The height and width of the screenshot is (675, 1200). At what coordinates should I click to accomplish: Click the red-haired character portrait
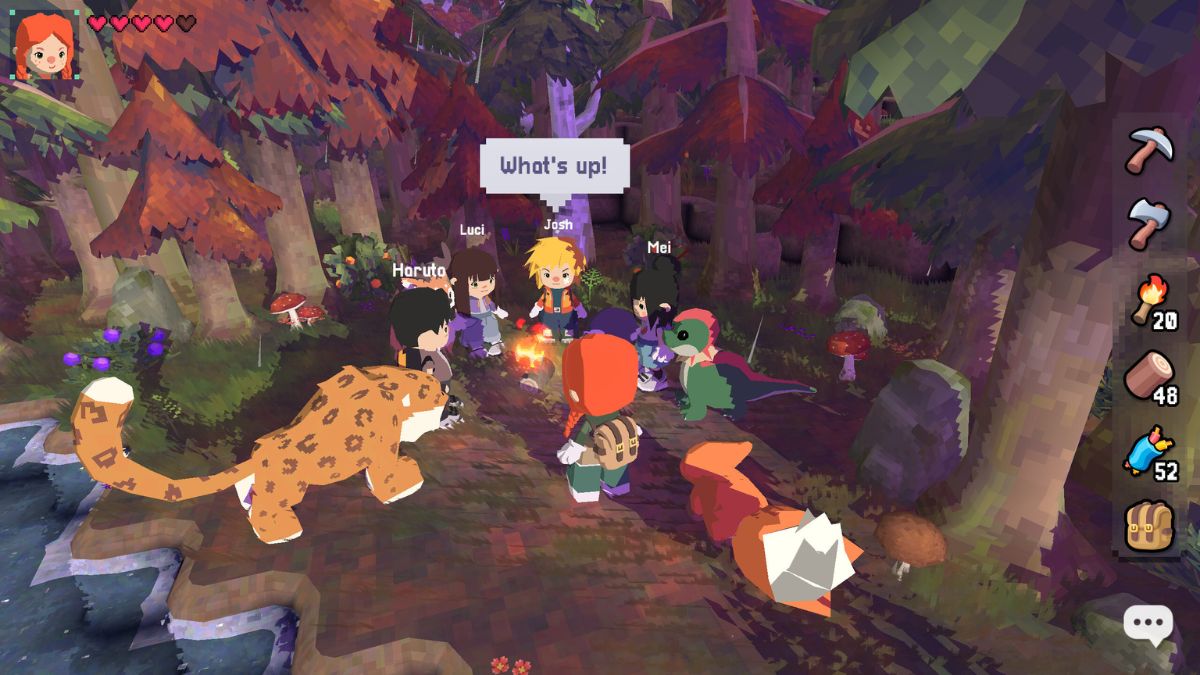[x=44, y=45]
